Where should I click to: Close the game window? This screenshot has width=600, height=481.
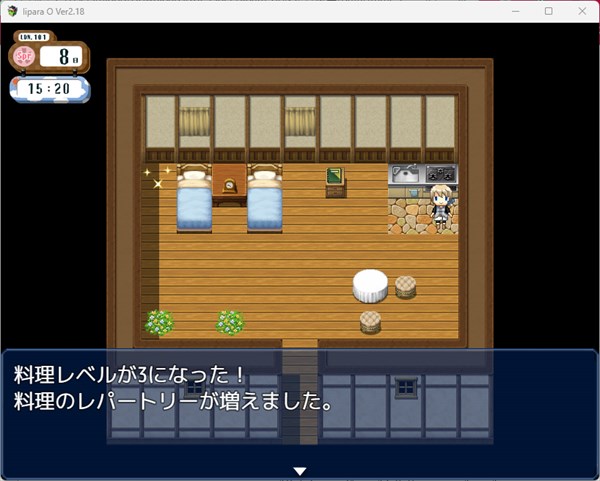[578, 11]
